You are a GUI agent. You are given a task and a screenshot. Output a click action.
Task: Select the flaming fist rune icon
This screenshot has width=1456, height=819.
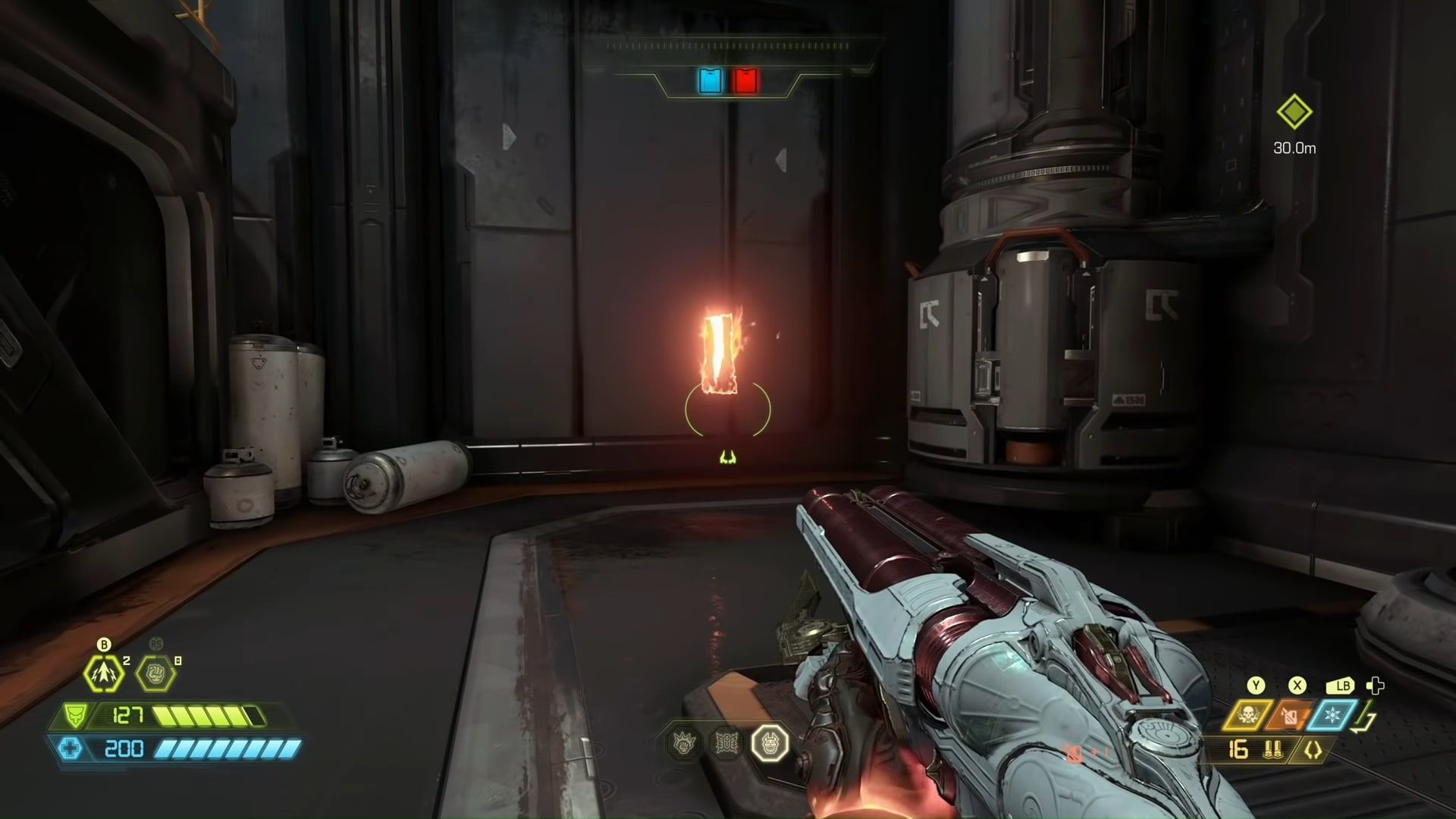(x=686, y=742)
